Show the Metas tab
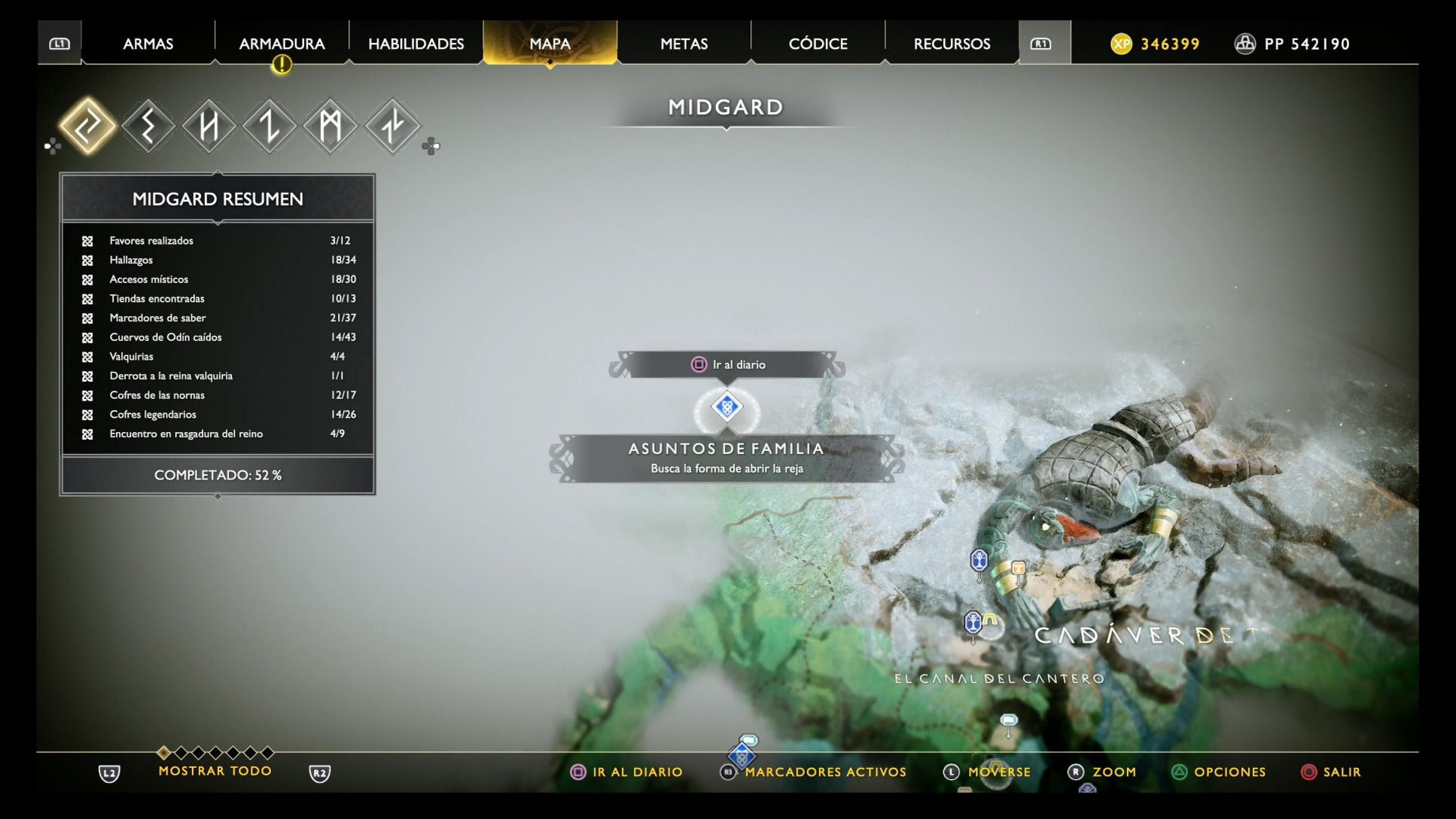1456x819 pixels. tap(684, 44)
